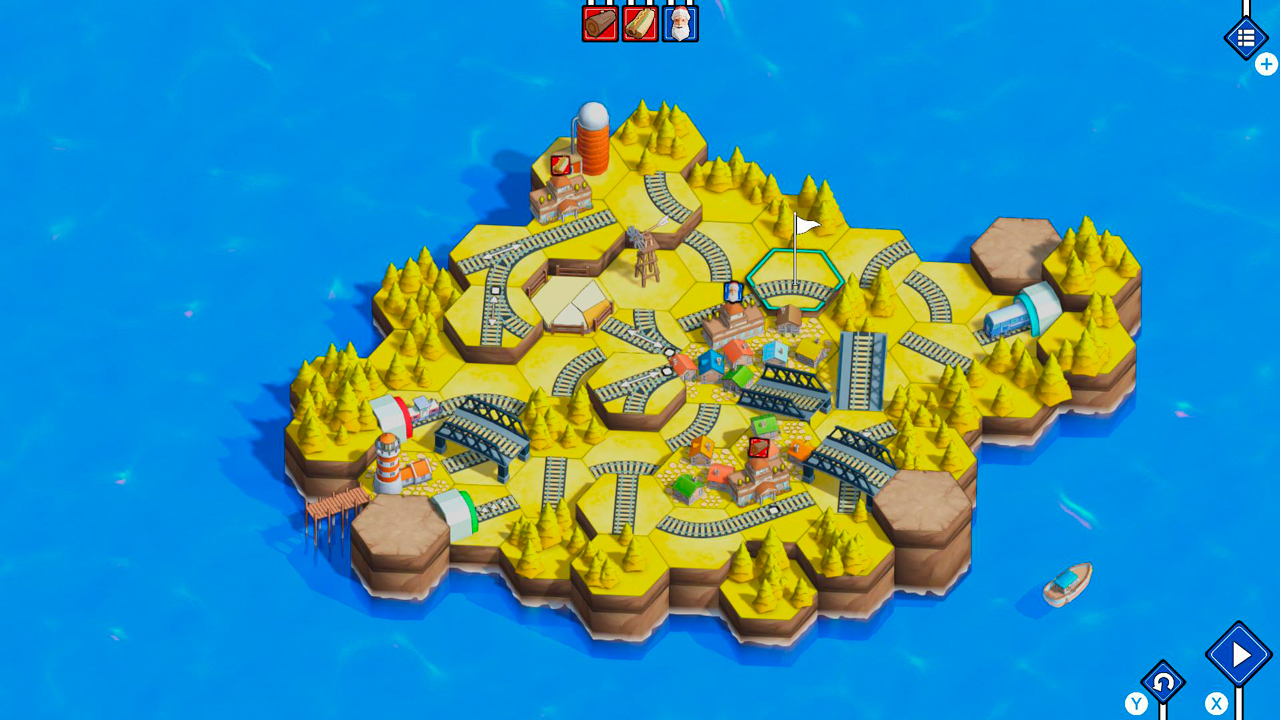Select the village with red cargo marker

point(758,460)
